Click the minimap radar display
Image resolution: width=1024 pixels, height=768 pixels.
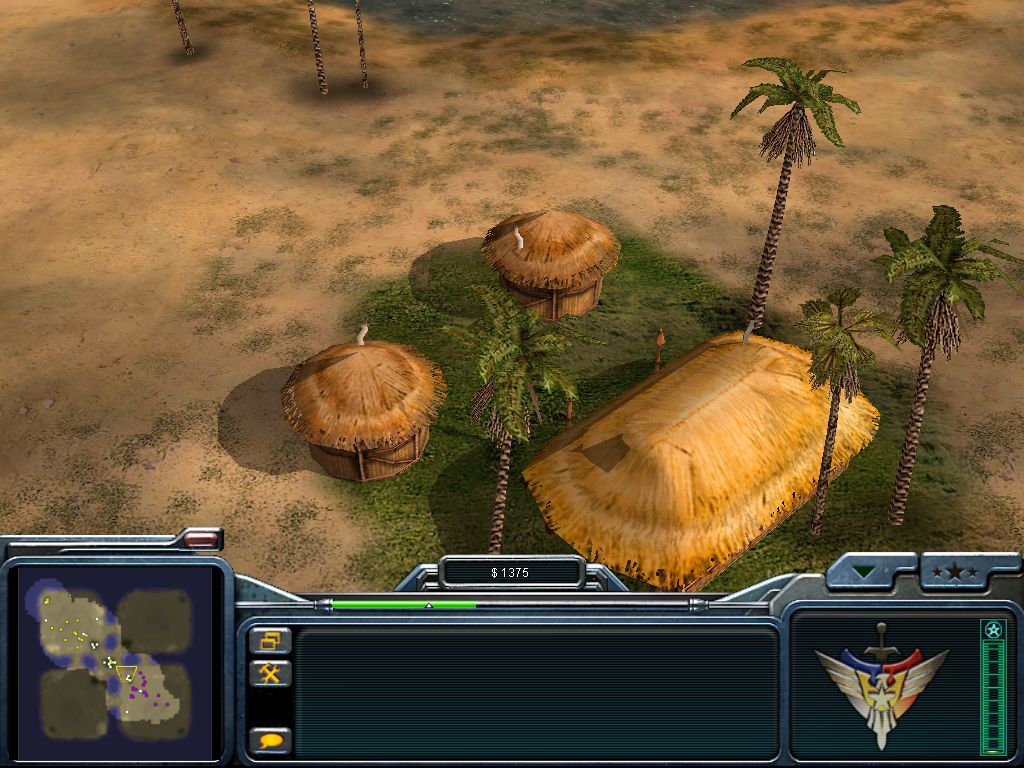coord(116,662)
